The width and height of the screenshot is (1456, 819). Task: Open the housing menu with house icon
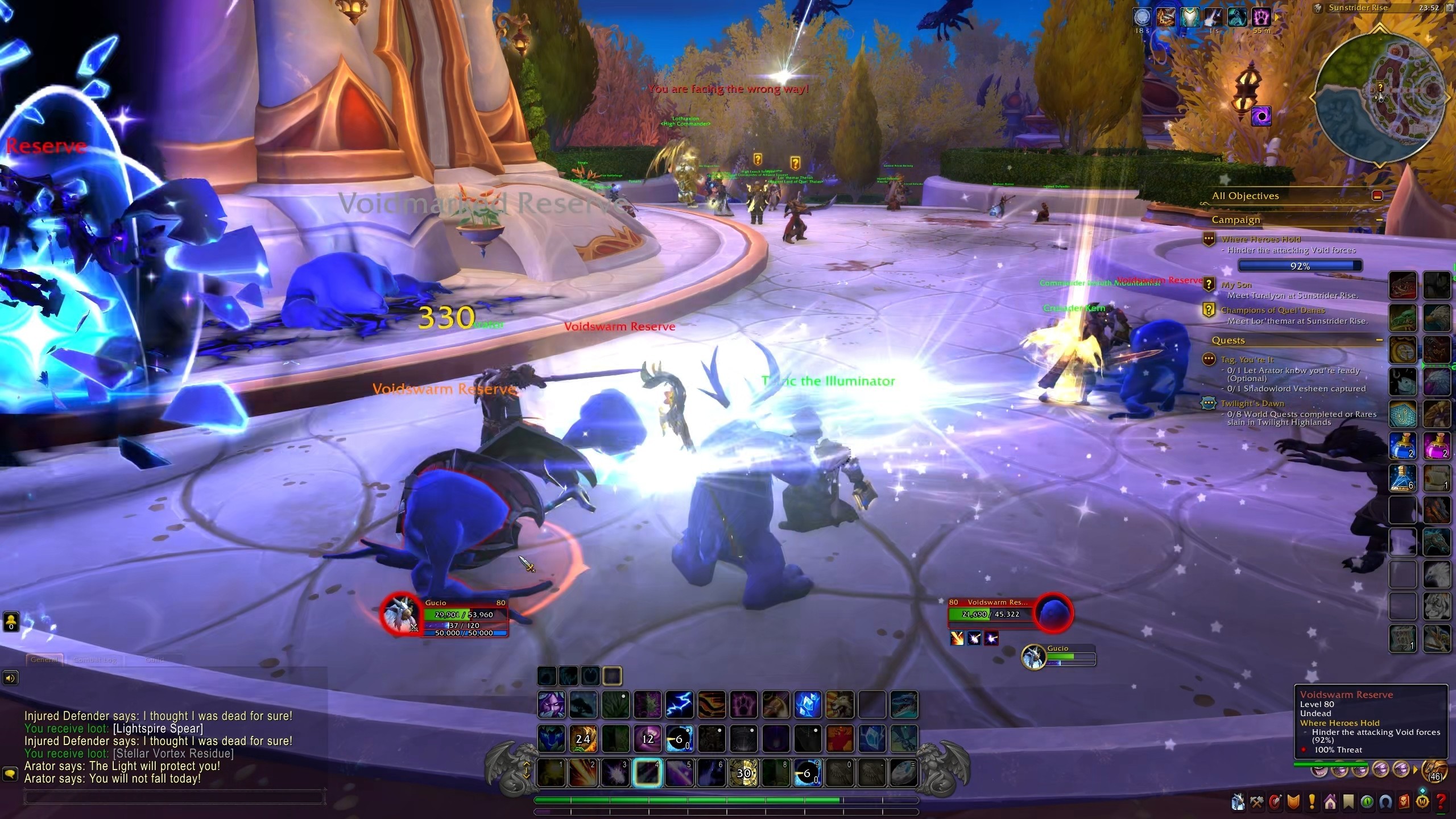[x=1330, y=803]
